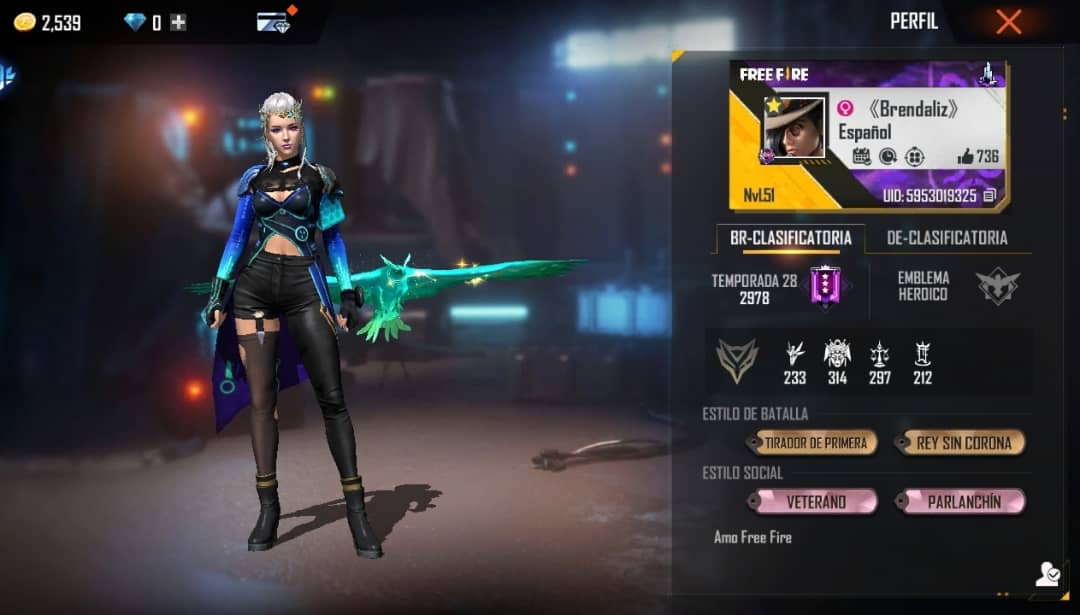1080x615 pixels.
Task: Open the building icon on the banner corner
Action: (988, 74)
